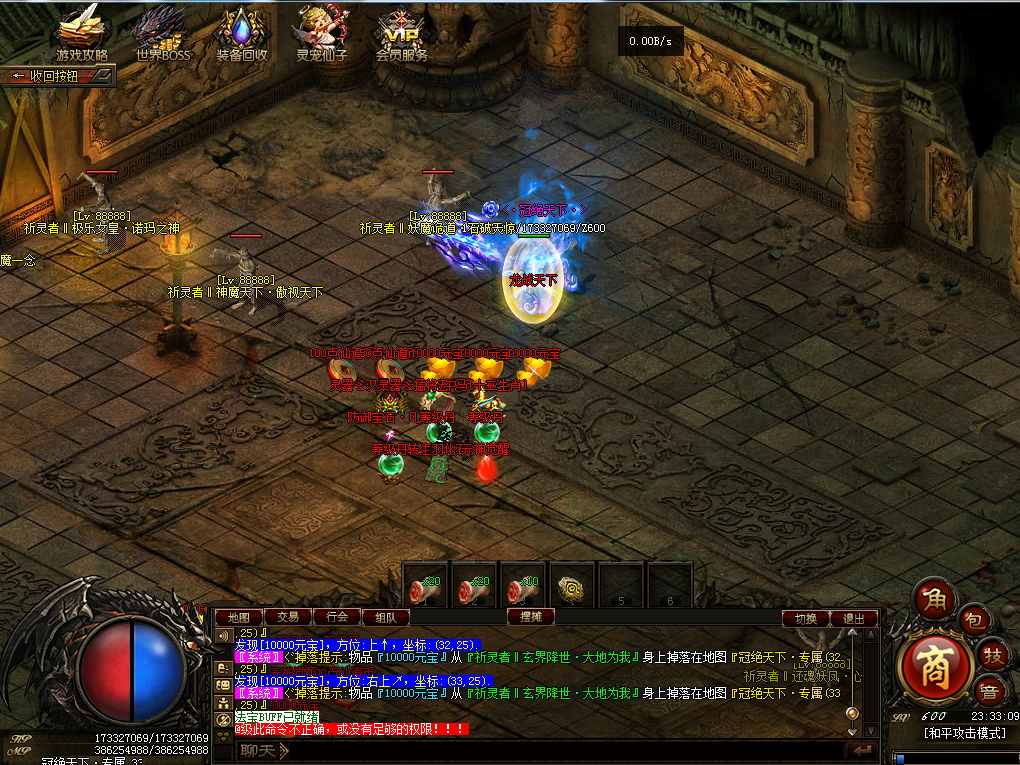
Task: Open the 交易 trade panel
Action: [x=288, y=618]
